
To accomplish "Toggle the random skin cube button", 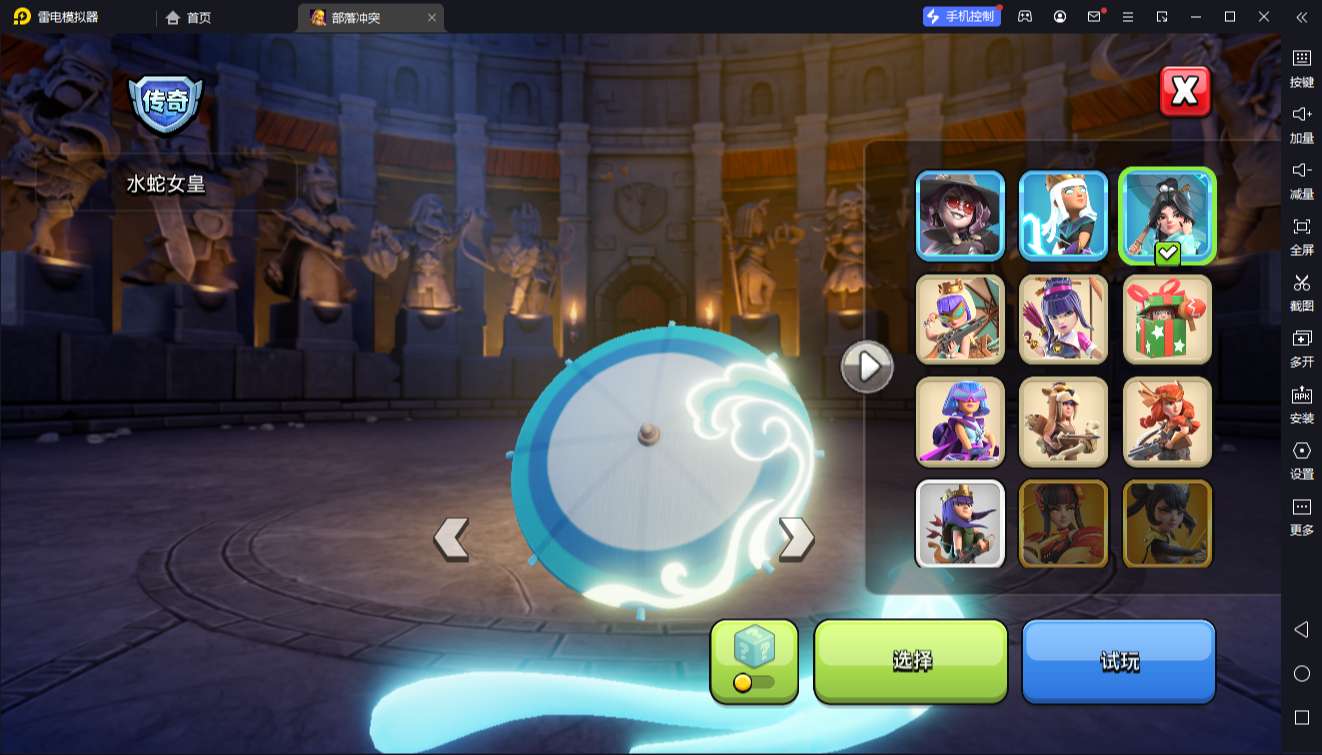I will coord(754,660).
